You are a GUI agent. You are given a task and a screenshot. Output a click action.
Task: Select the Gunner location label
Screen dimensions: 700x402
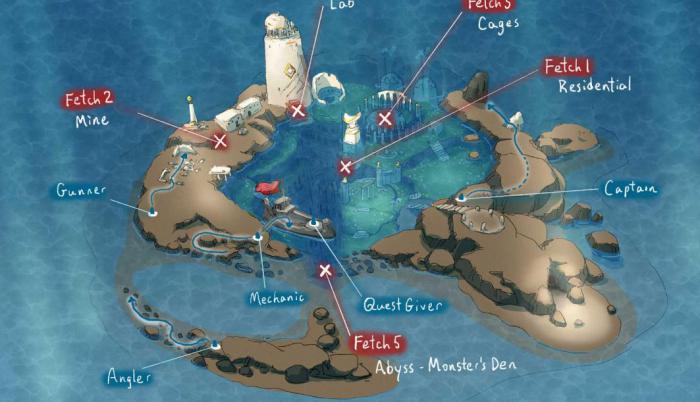[x=81, y=189]
